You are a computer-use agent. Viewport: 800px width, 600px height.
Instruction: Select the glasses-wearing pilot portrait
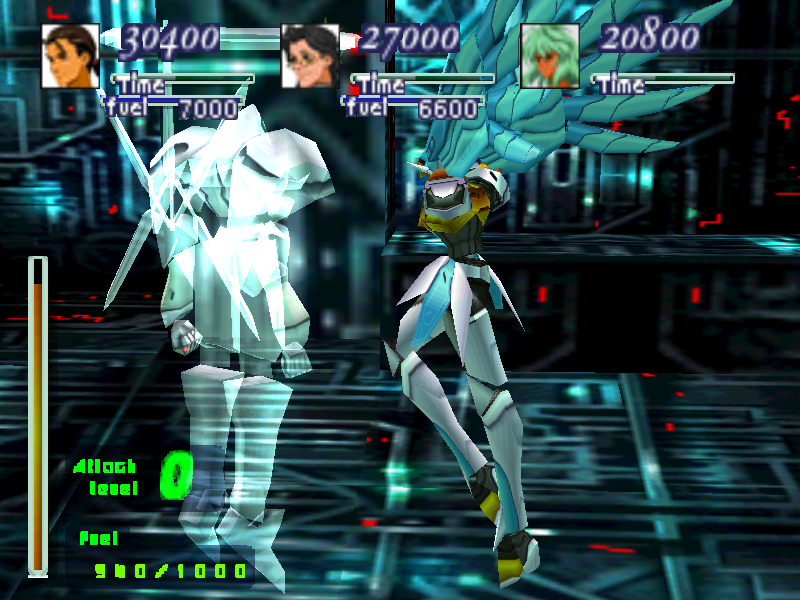click(310, 55)
